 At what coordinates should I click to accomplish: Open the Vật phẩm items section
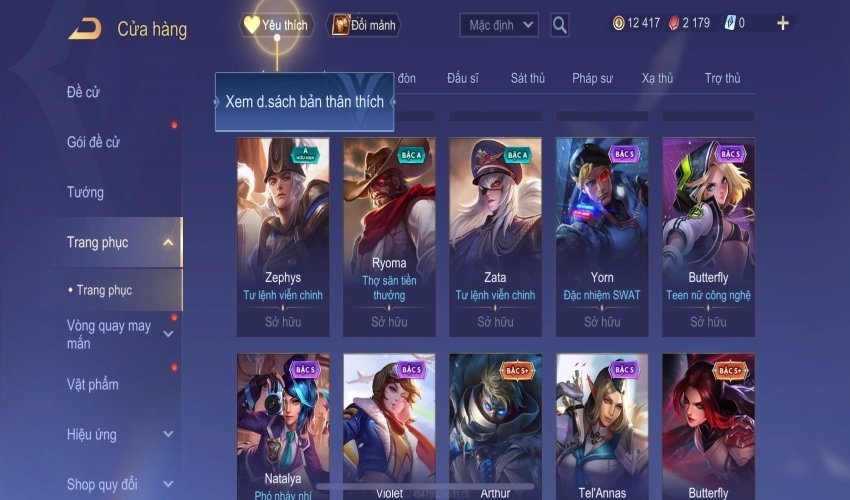pos(92,384)
